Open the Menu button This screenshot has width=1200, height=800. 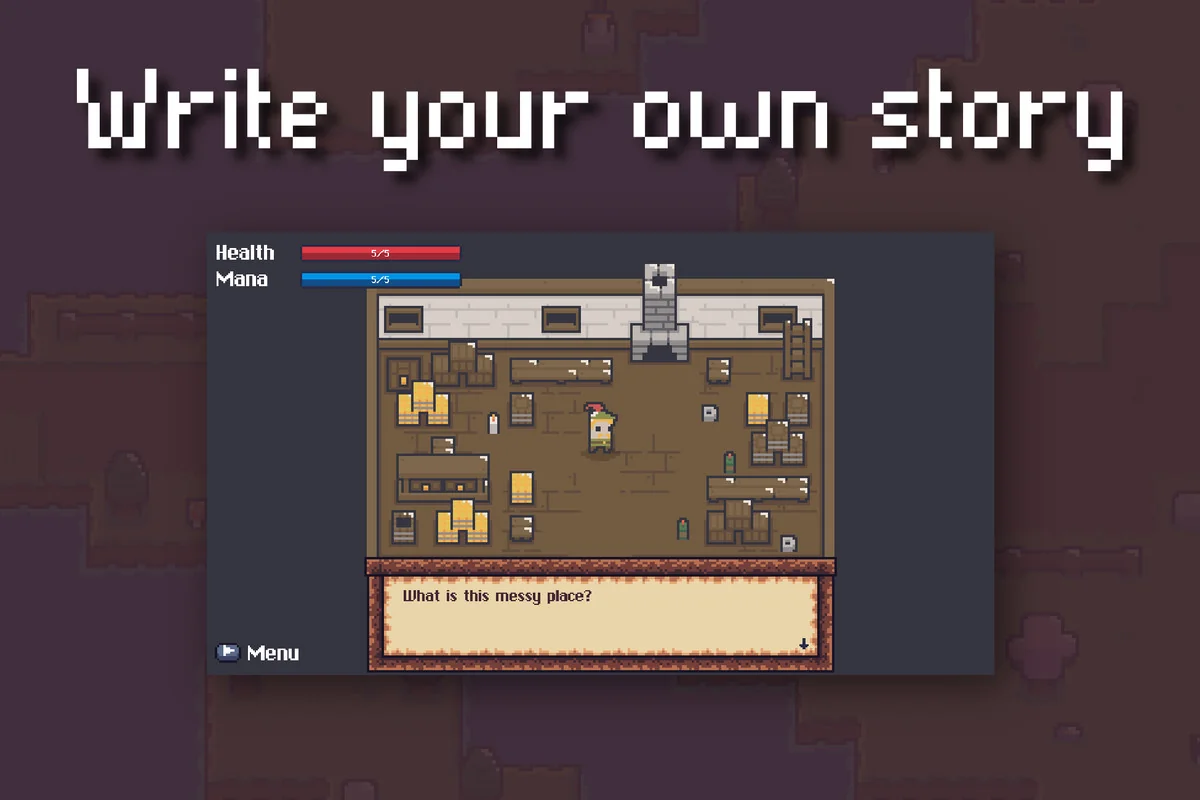click(x=258, y=653)
